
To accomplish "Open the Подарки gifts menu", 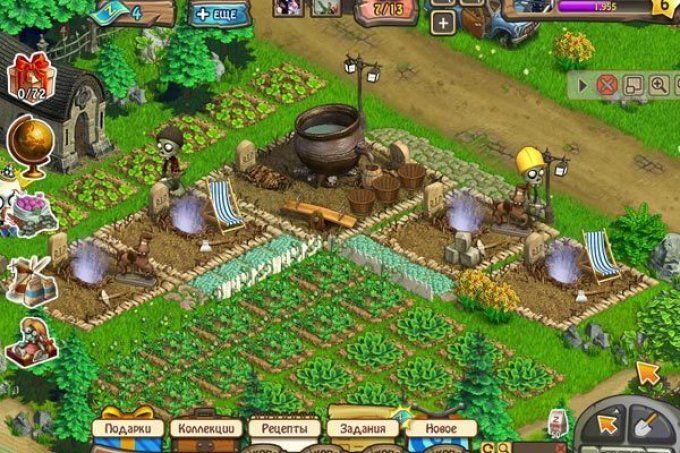I will point(128,428).
